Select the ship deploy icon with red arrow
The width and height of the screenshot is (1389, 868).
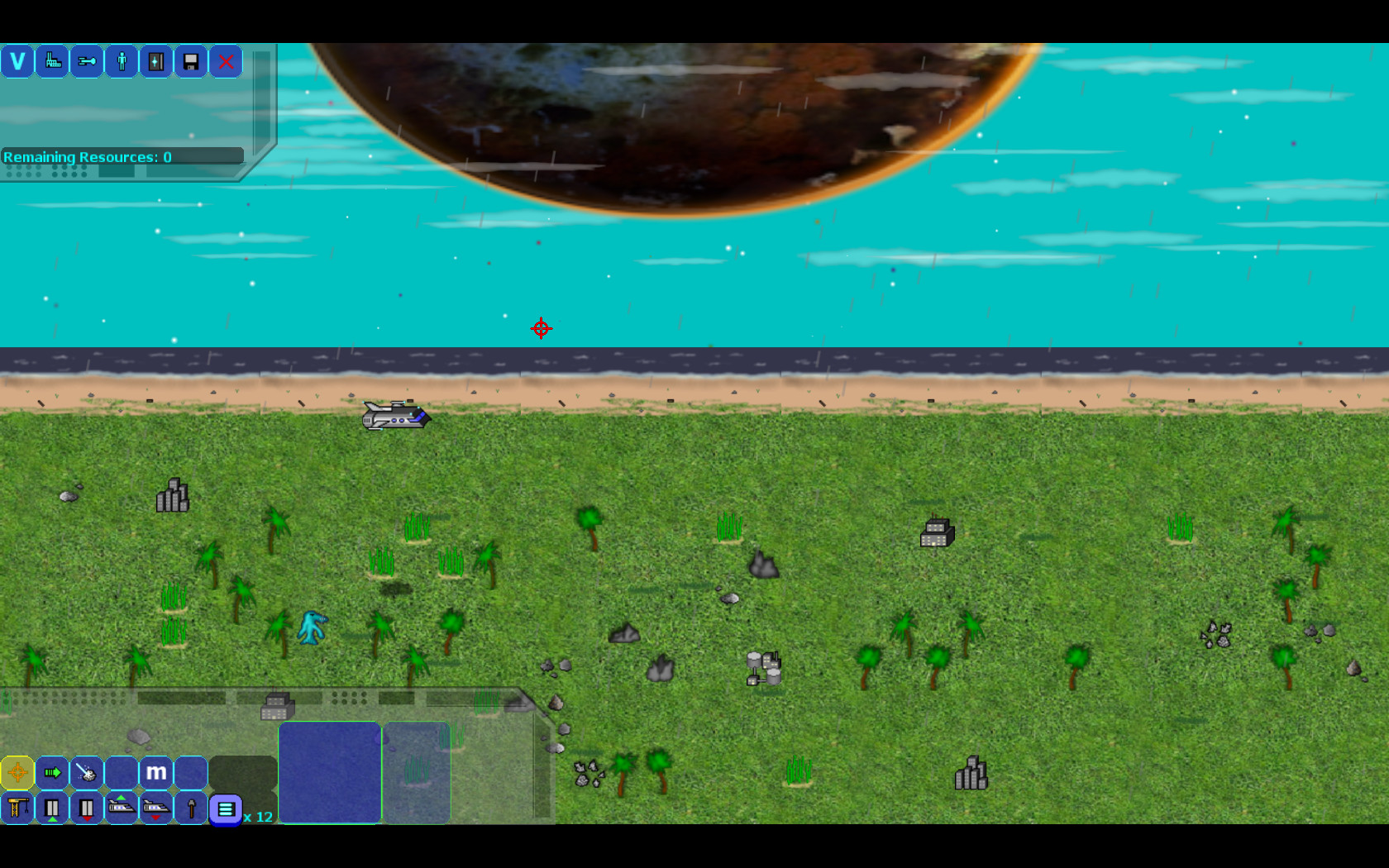156,808
